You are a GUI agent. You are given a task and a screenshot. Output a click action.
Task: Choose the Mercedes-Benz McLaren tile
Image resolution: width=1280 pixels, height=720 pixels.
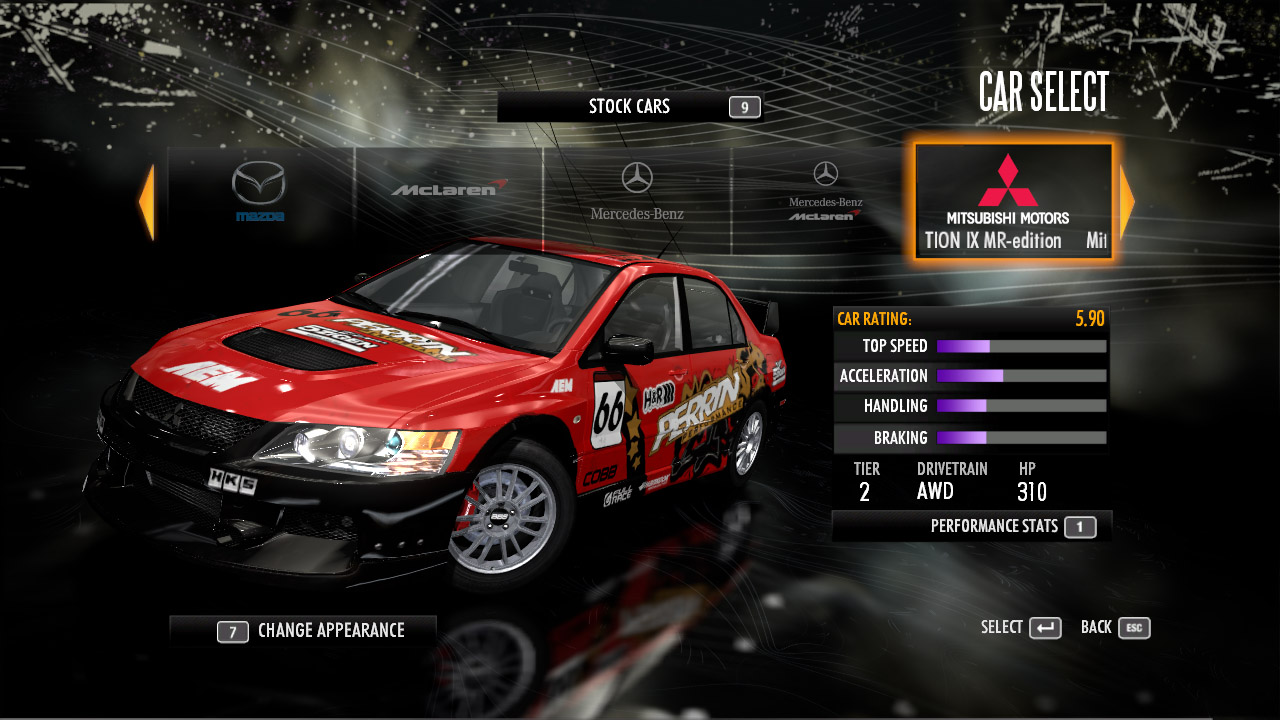coord(825,194)
